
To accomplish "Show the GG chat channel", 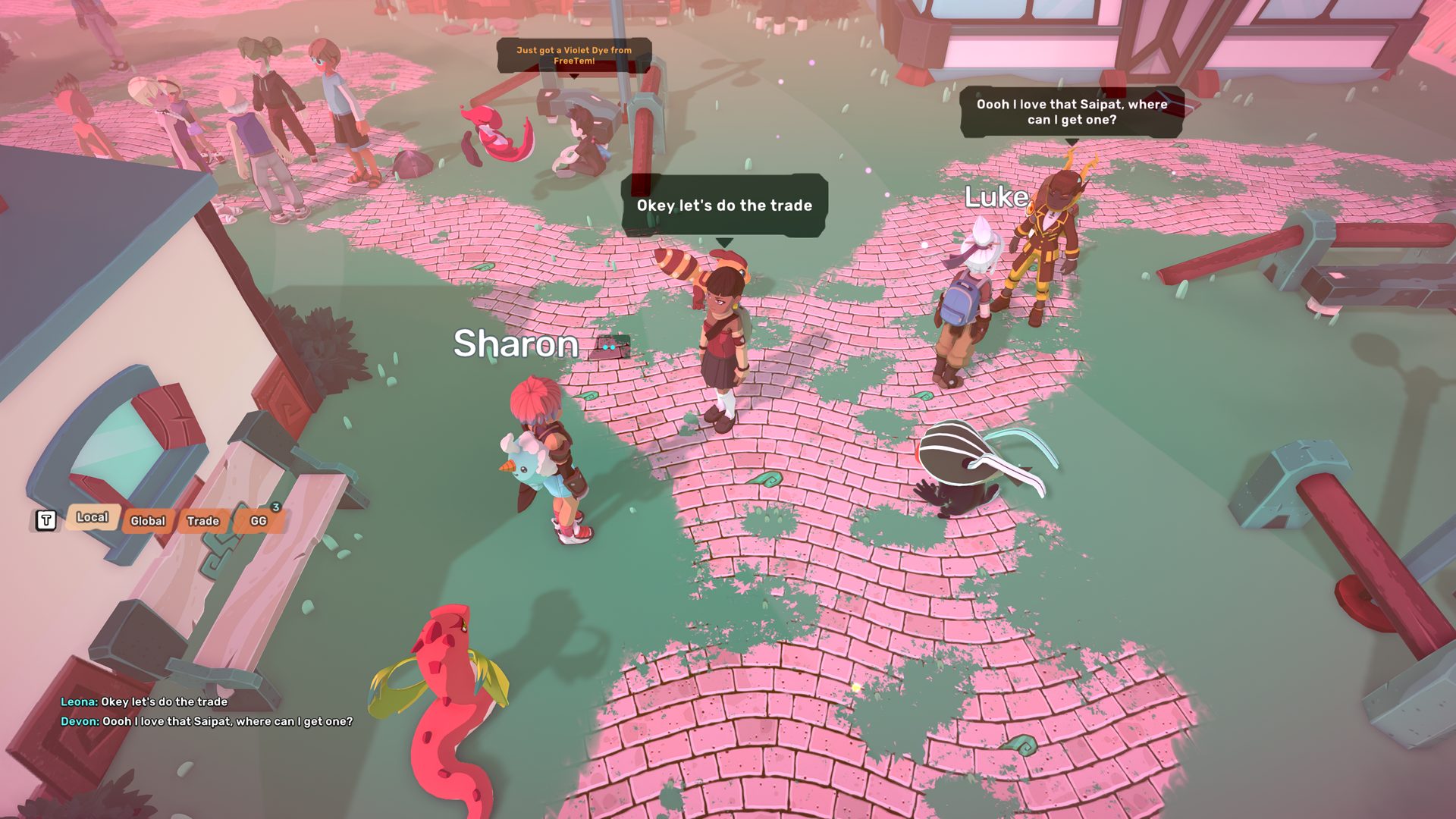I will point(259,521).
